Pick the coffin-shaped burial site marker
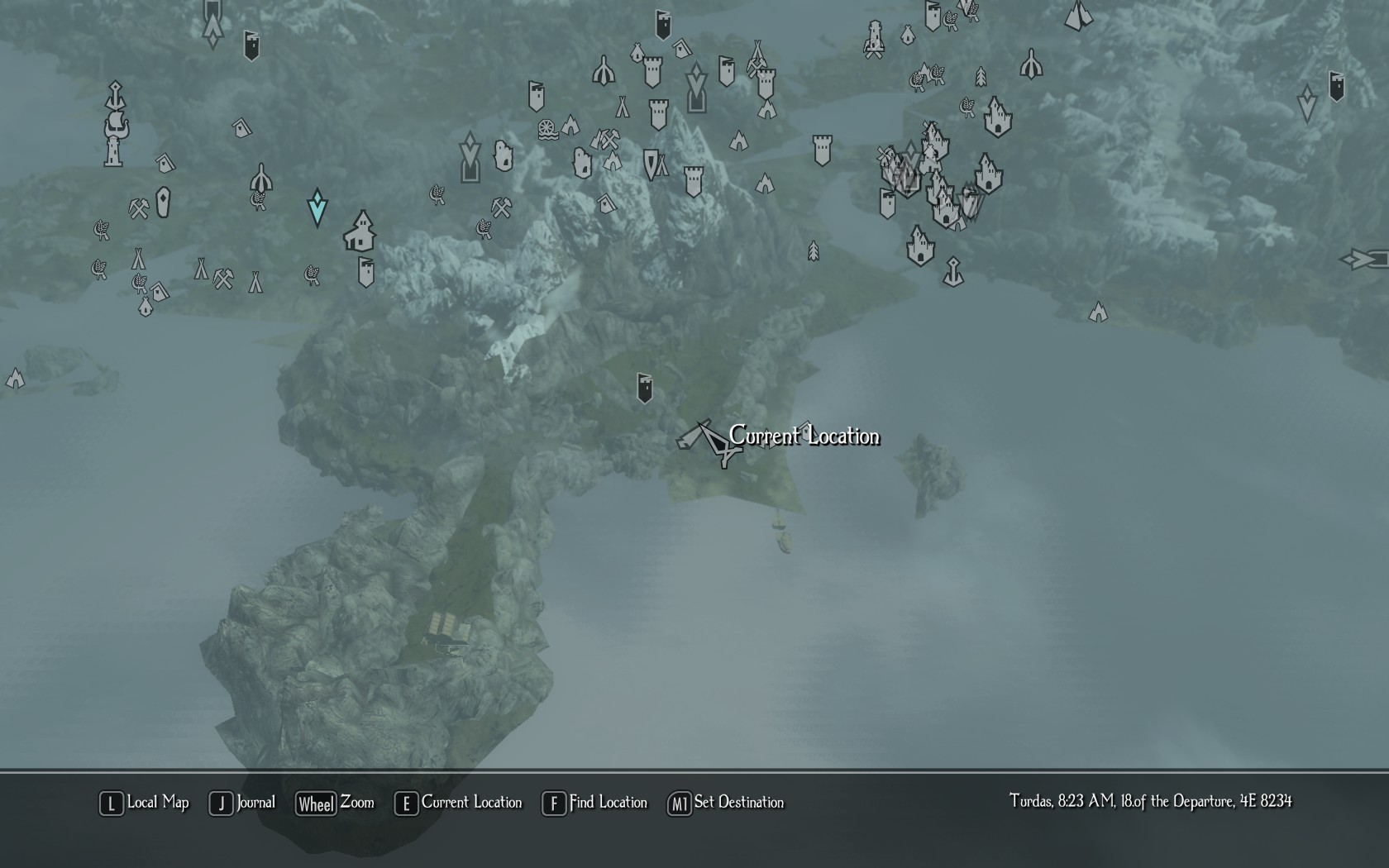This screenshot has width=1389, height=868. (163, 202)
